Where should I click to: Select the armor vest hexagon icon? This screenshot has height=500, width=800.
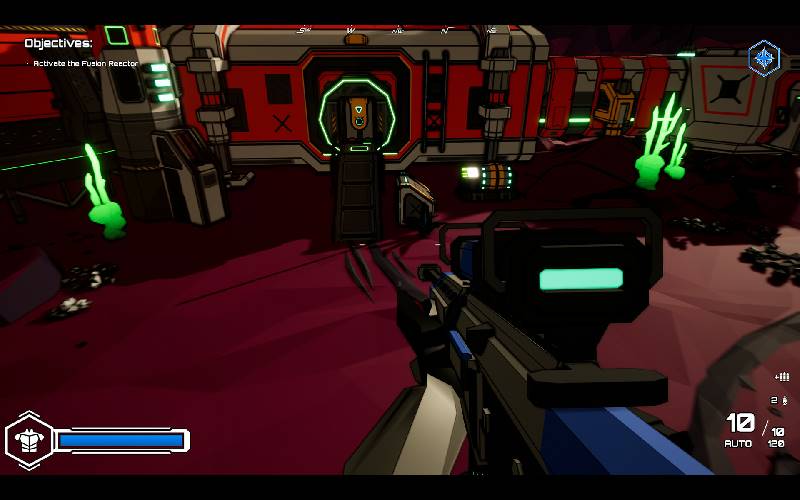click(29, 440)
